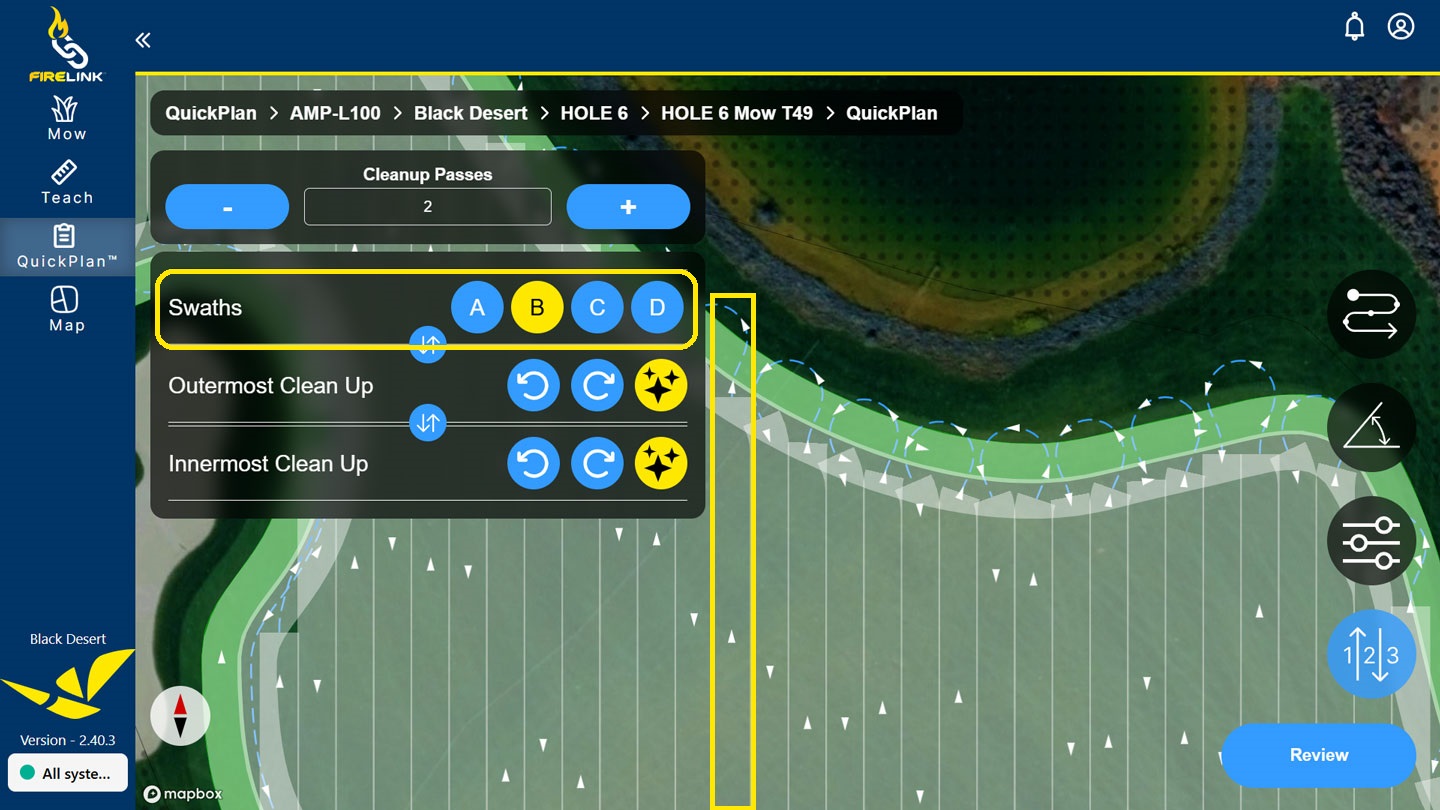Open the user account profile icon
The width and height of the screenshot is (1440, 810).
tap(1401, 27)
